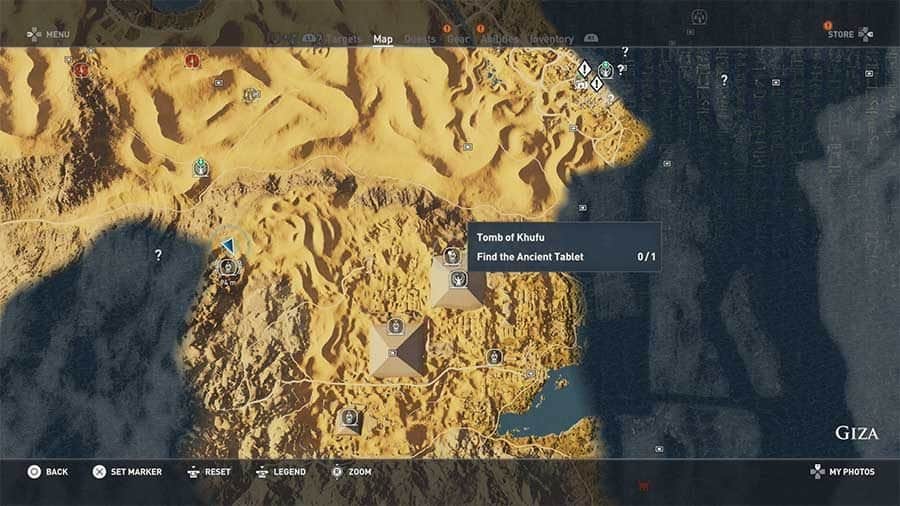
Task: Click the blue player arrow marker
Action: (x=229, y=246)
